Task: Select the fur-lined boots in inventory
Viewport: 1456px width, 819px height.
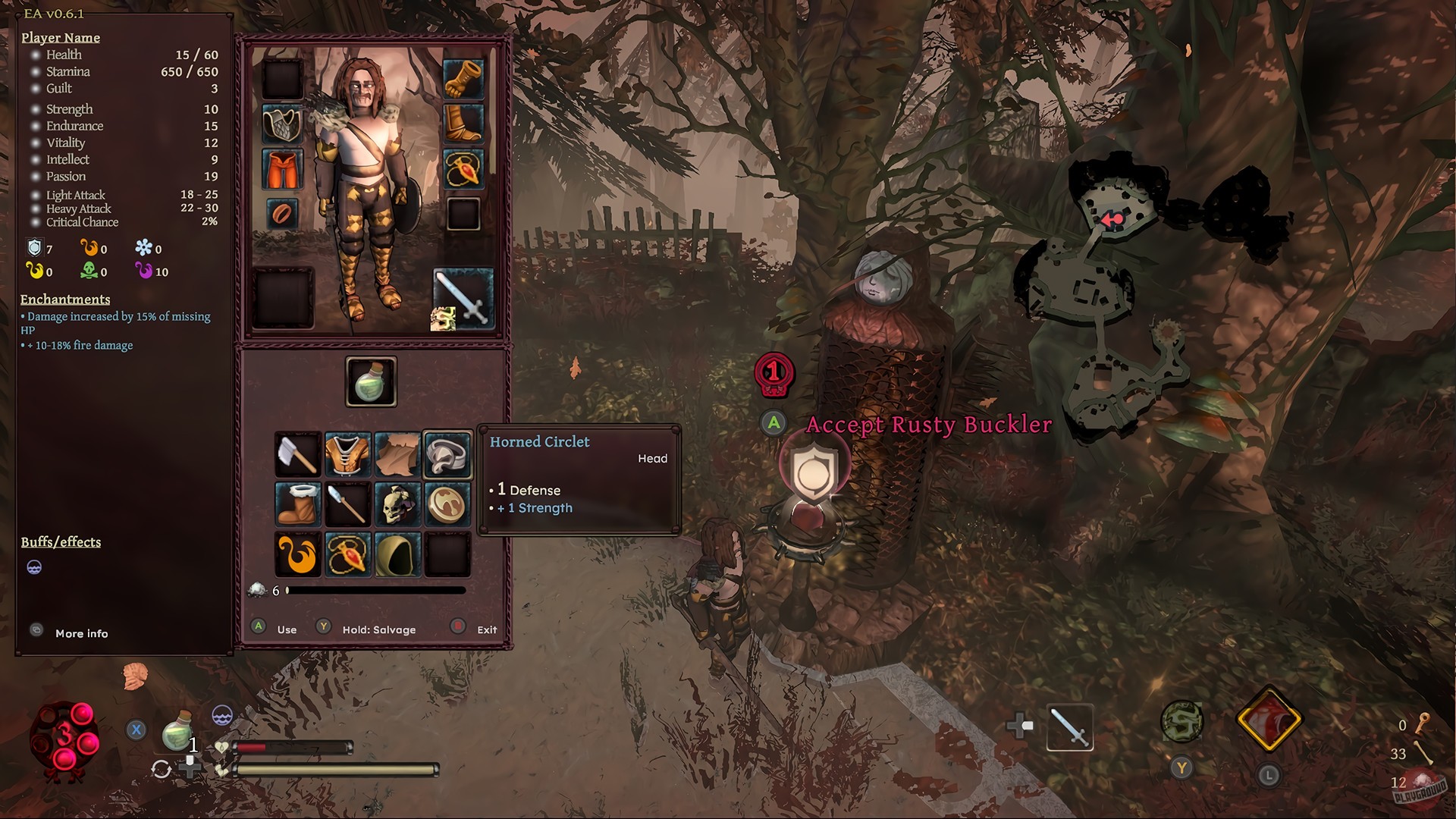Action: tap(297, 504)
